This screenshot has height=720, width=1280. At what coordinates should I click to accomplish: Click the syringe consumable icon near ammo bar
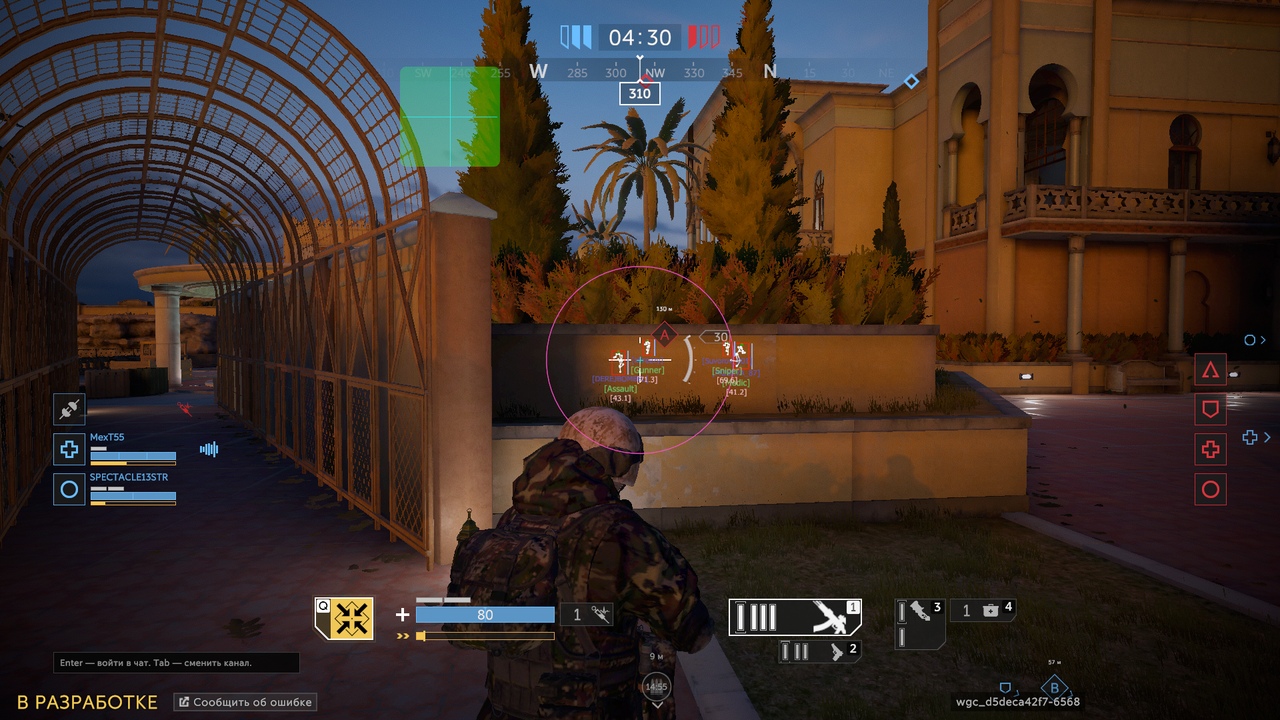tap(600, 612)
